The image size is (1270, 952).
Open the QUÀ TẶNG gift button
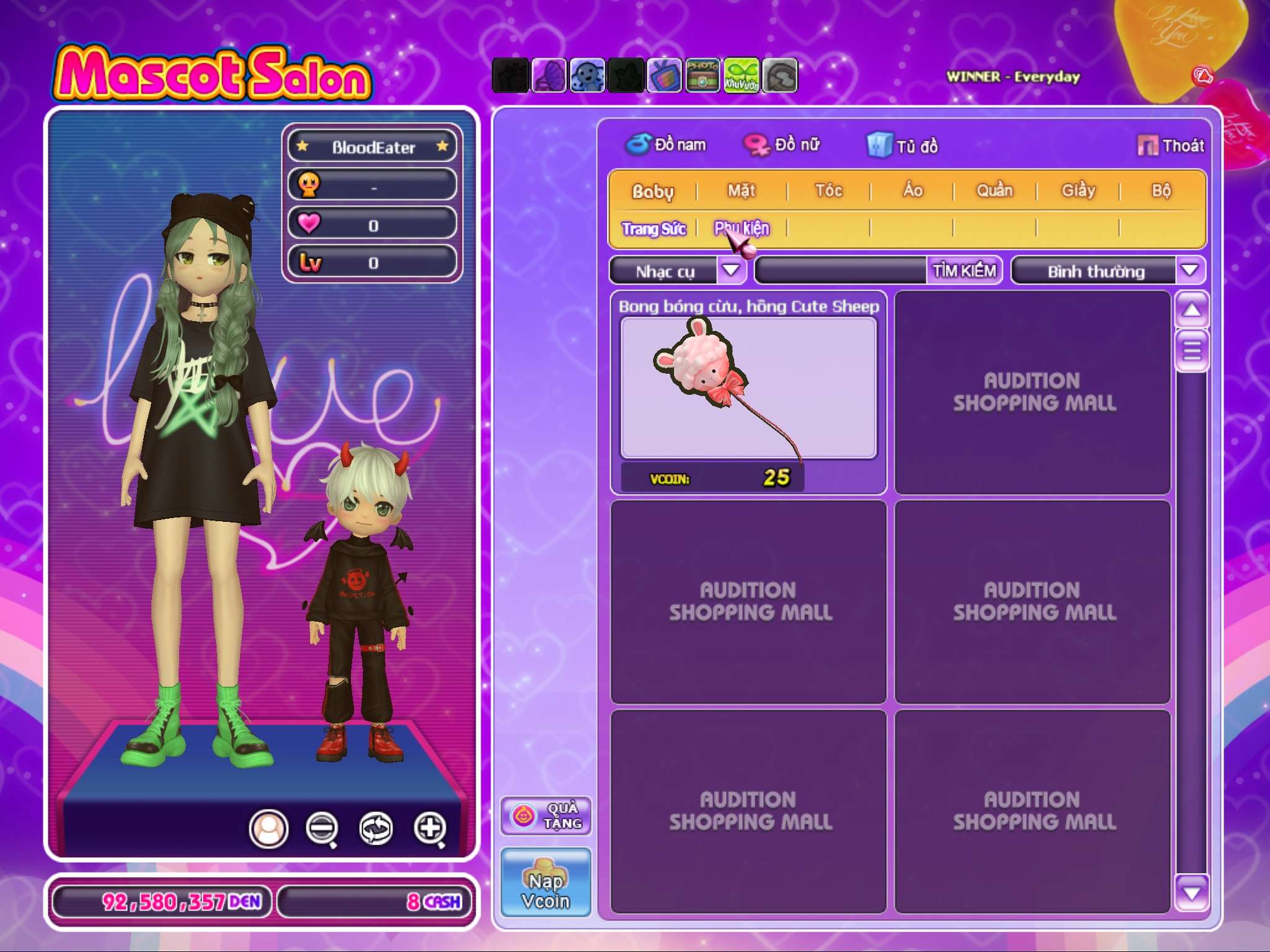[x=546, y=816]
